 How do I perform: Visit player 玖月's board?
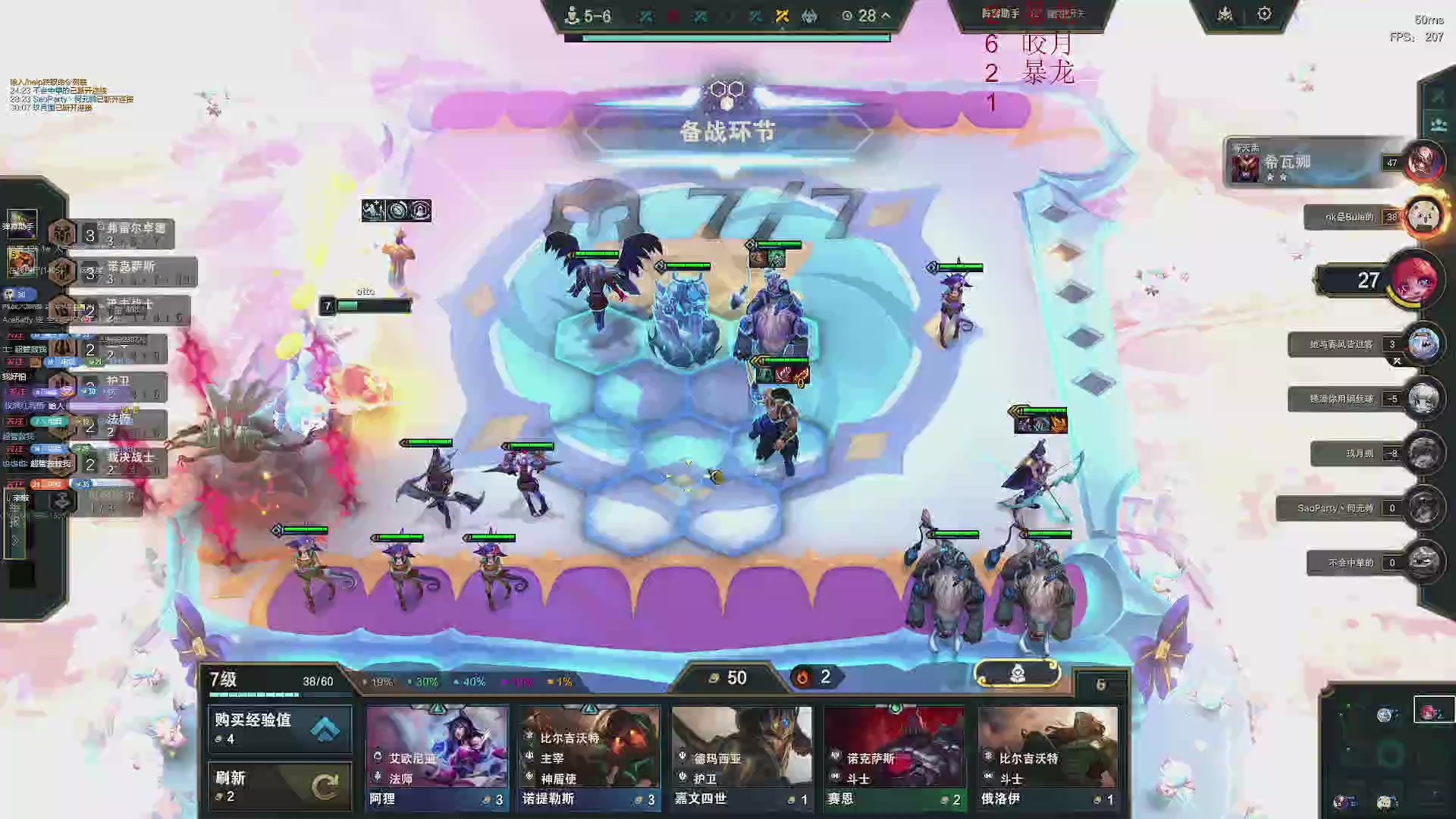(1422, 453)
